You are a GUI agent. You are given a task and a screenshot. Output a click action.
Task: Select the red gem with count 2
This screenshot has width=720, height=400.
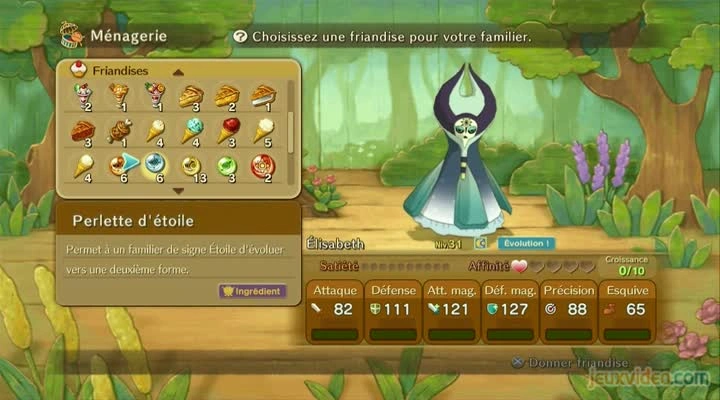click(262, 165)
